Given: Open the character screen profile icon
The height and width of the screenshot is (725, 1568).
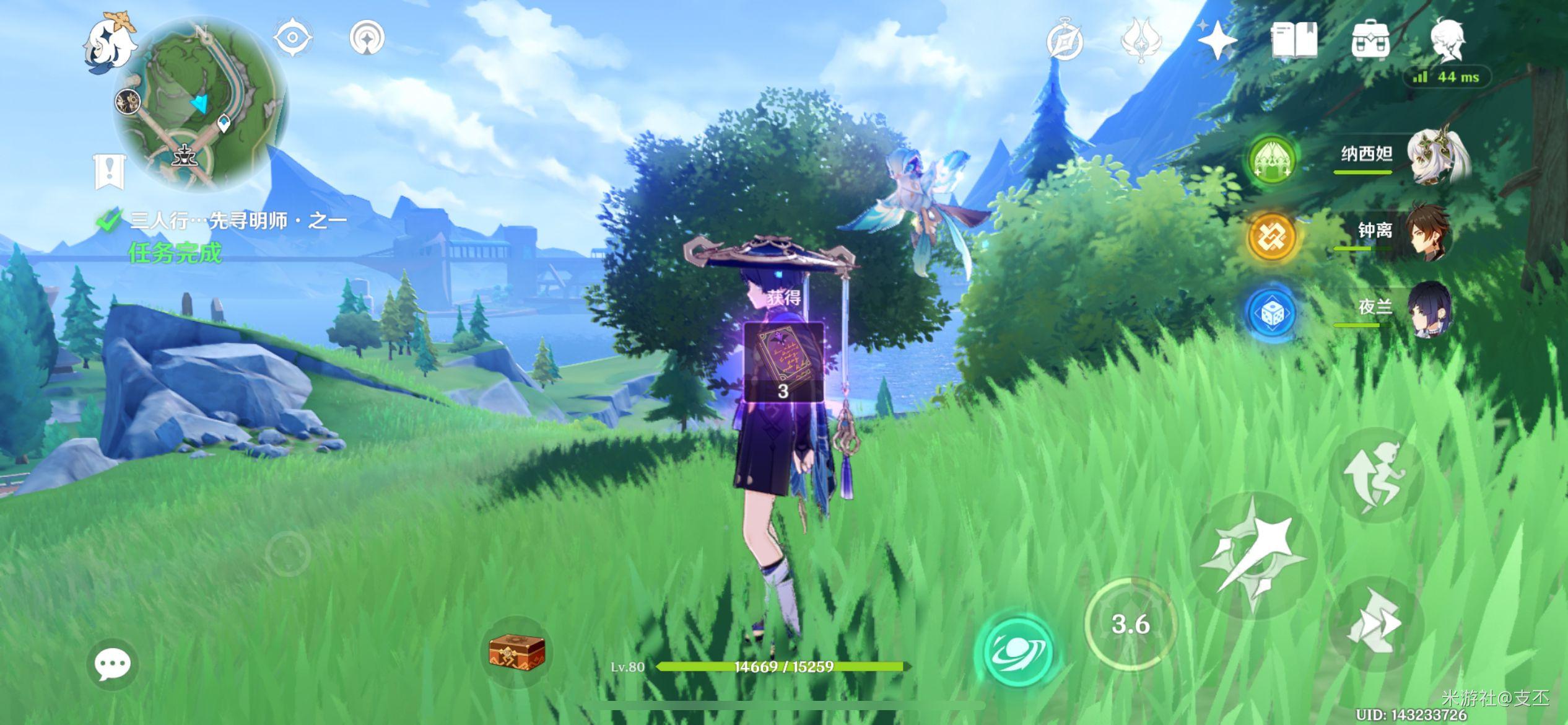Looking at the screenshot, I should (1447, 40).
